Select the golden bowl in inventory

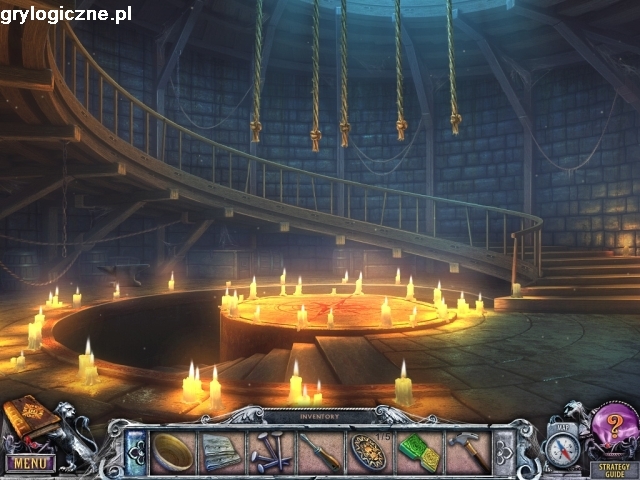coord(173,452)
